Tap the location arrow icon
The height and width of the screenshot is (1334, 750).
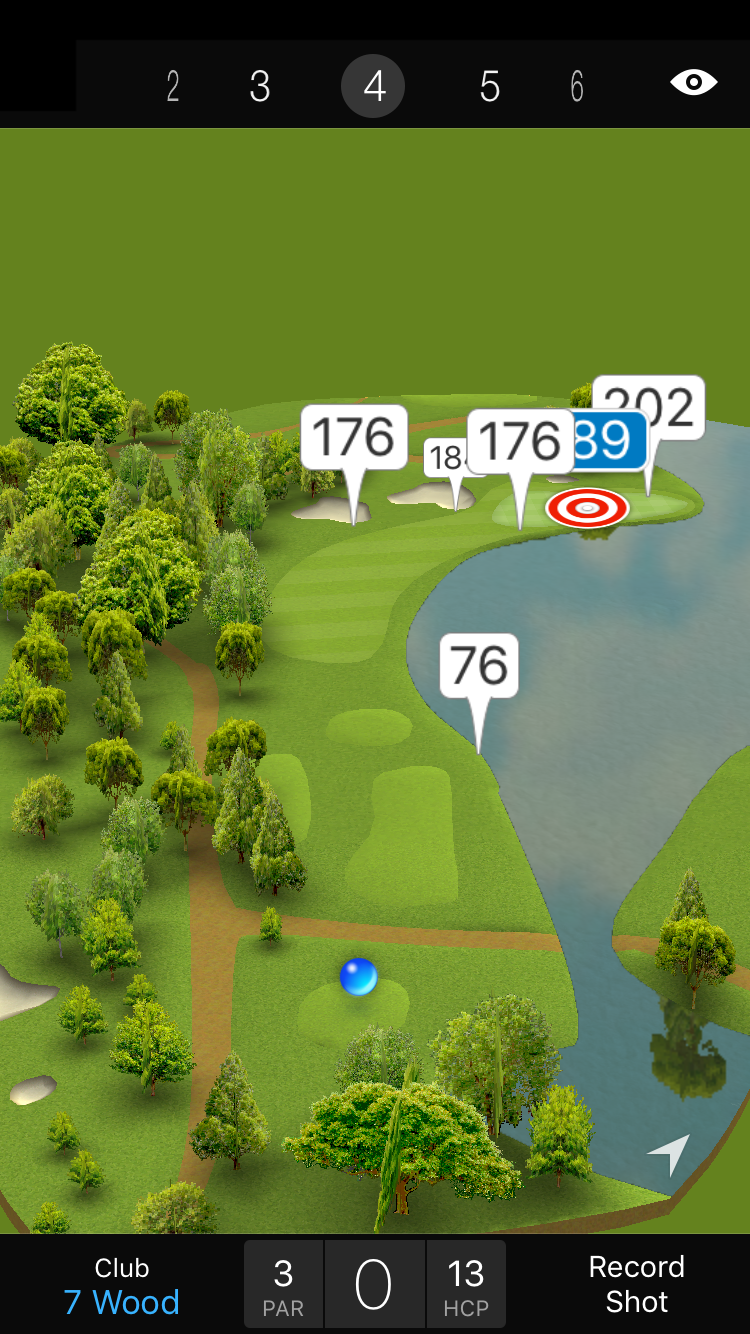point(669,1154)
